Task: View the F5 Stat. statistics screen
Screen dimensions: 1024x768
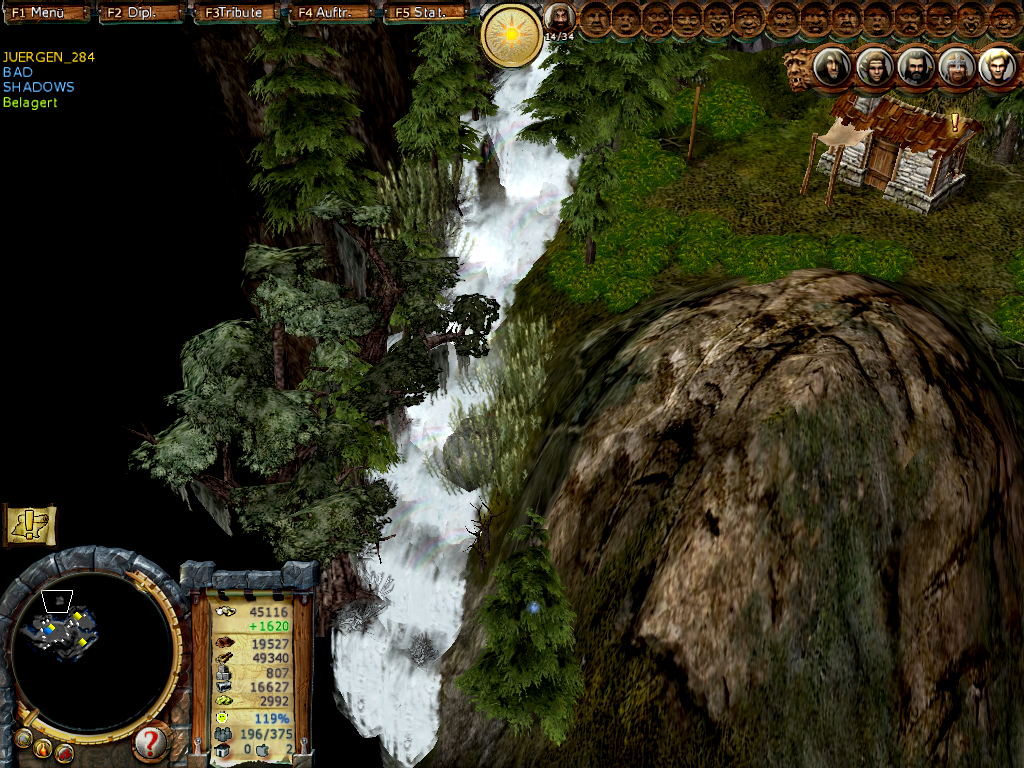Action: click(x=424, y=13)
